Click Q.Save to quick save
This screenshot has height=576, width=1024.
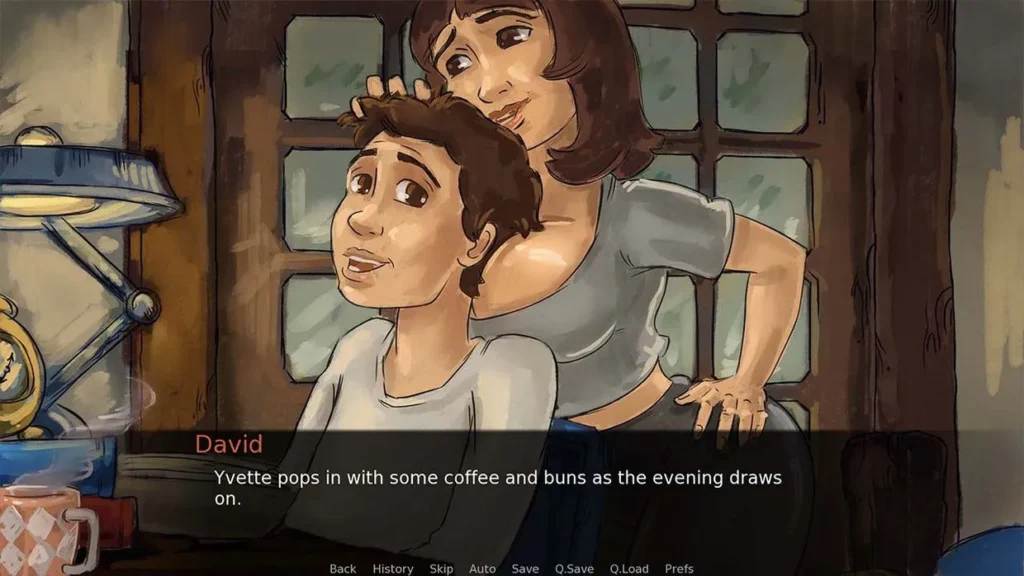tap(574, 568)
